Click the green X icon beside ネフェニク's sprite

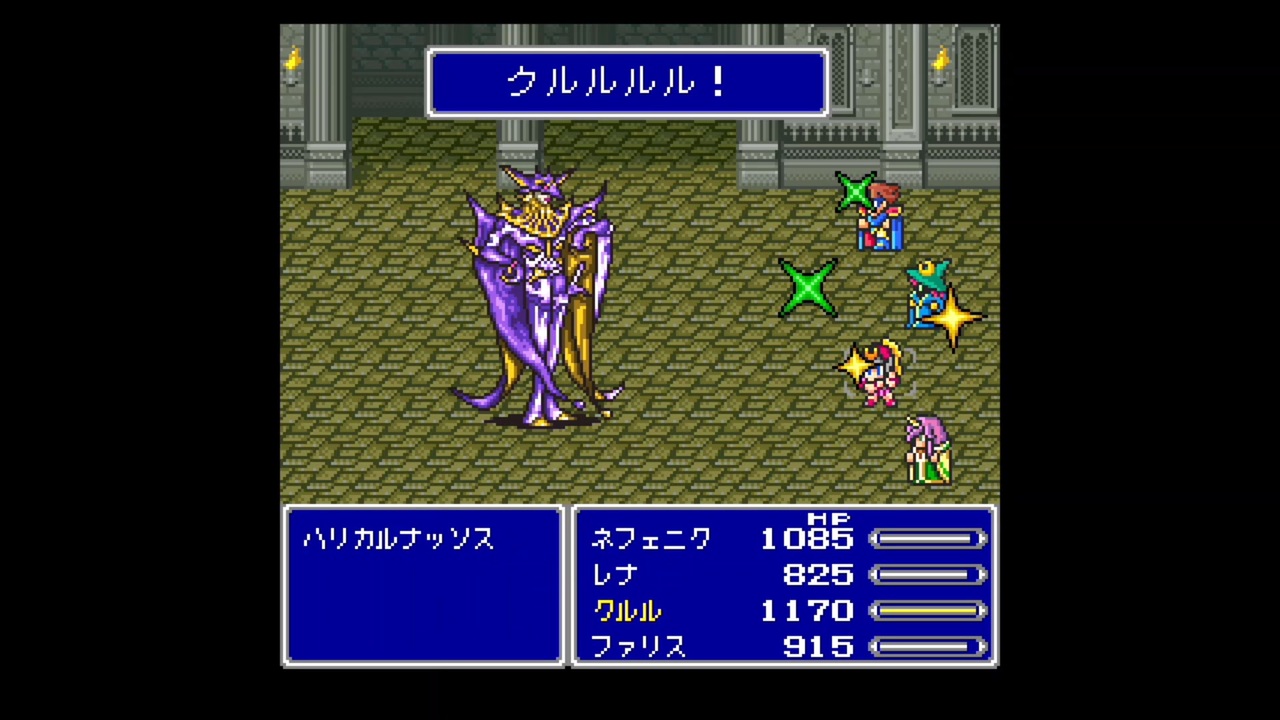point(856,190)
